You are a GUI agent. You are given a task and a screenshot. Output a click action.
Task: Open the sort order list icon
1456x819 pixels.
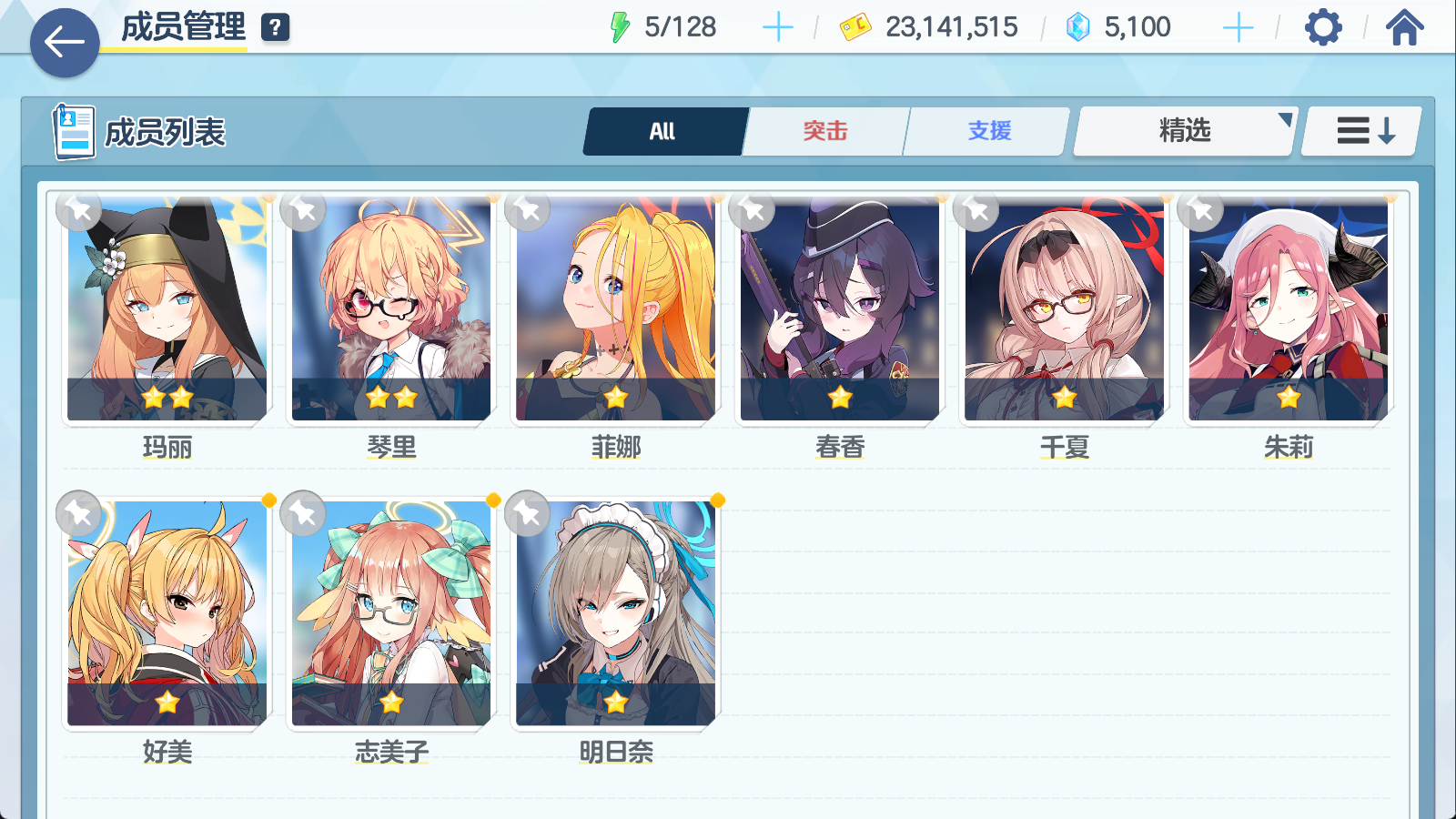click(1360, 130)
